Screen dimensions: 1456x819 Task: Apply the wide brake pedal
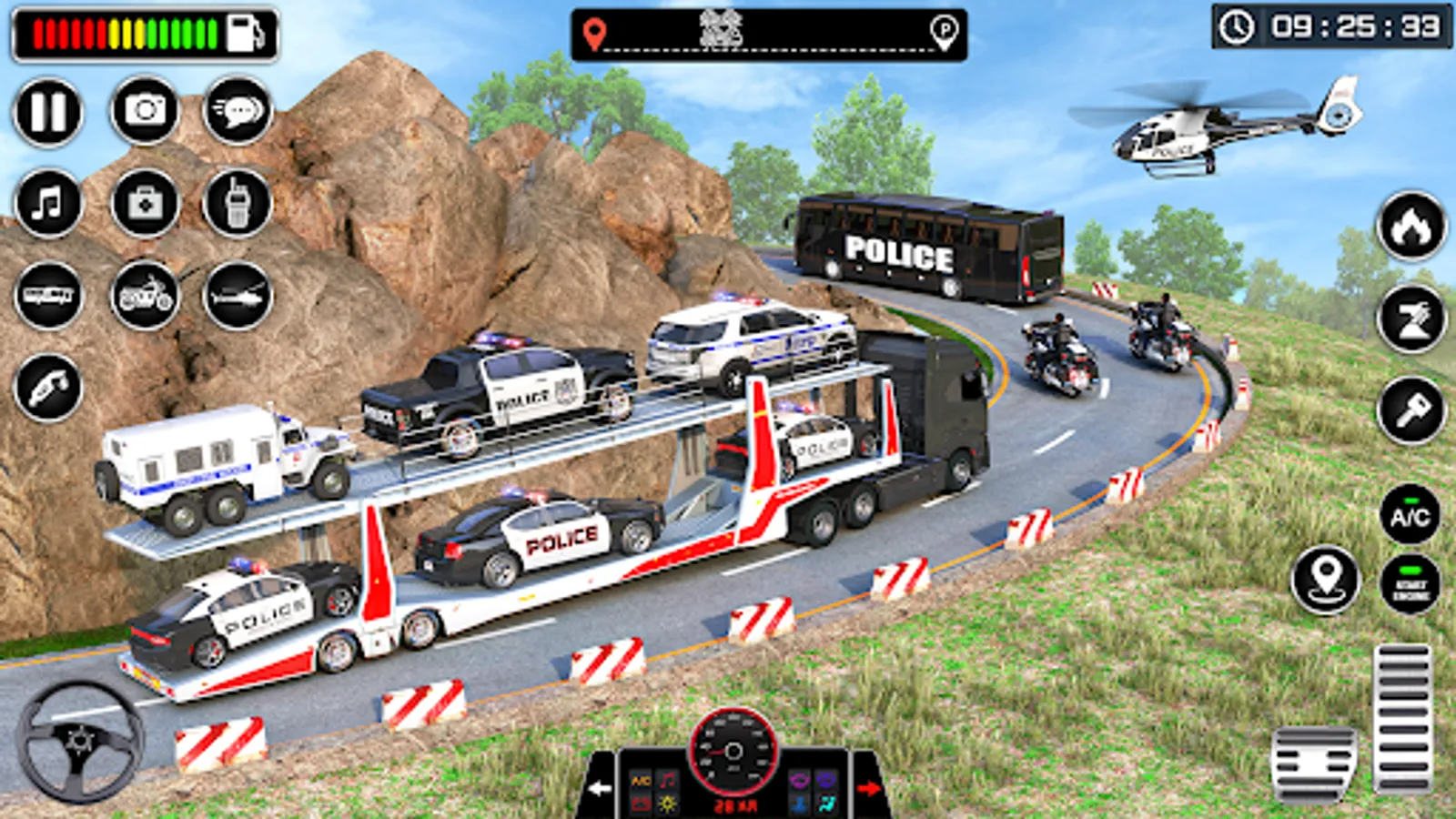[1313, 763]
